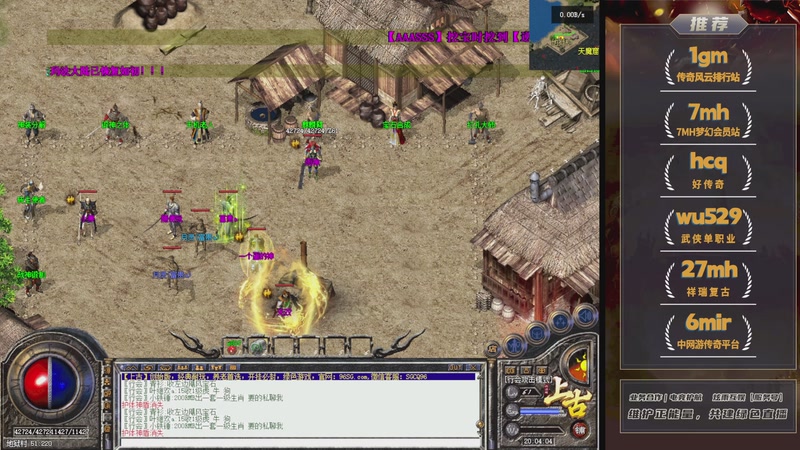
Task: Use the green item in the belt
Action: click(257, 346)
